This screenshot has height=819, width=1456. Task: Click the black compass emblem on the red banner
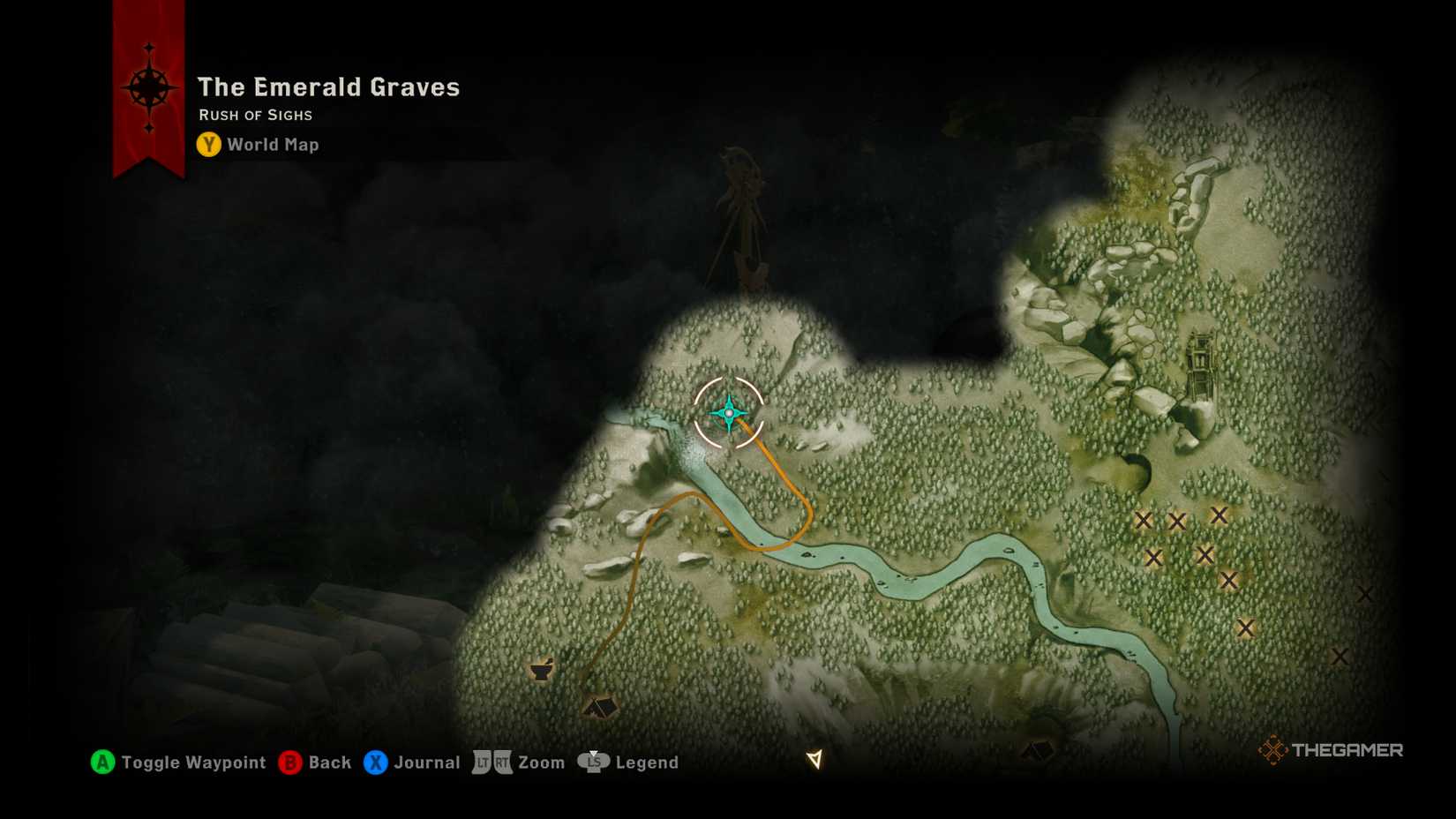click(151, 88)
